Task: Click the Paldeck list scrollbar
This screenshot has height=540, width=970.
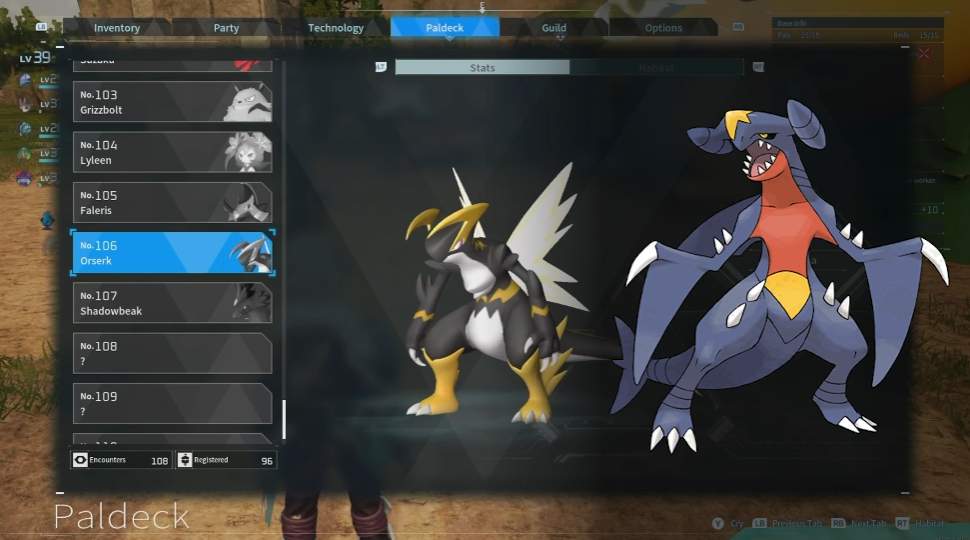Action: (x=284, y=418)
